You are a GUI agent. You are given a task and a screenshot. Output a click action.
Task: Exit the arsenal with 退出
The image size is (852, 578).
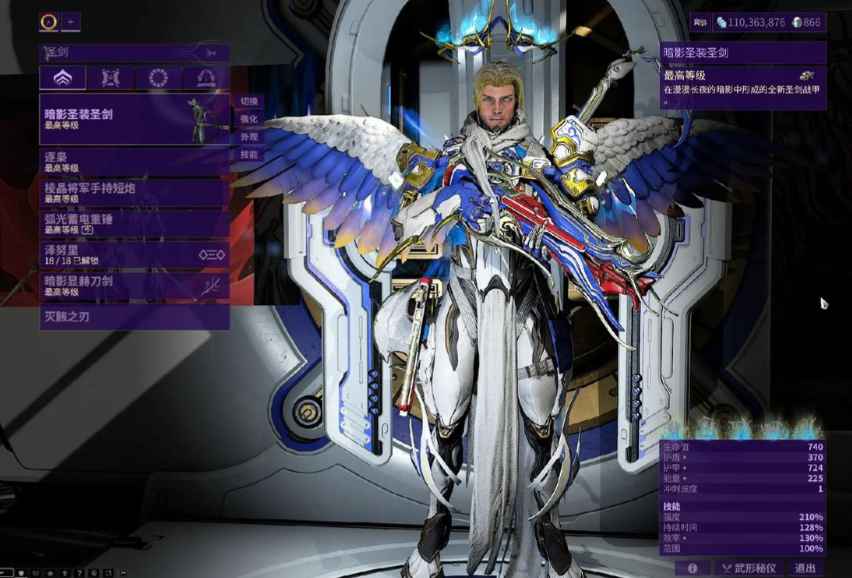pyautogui.click(x=806, y=568)
